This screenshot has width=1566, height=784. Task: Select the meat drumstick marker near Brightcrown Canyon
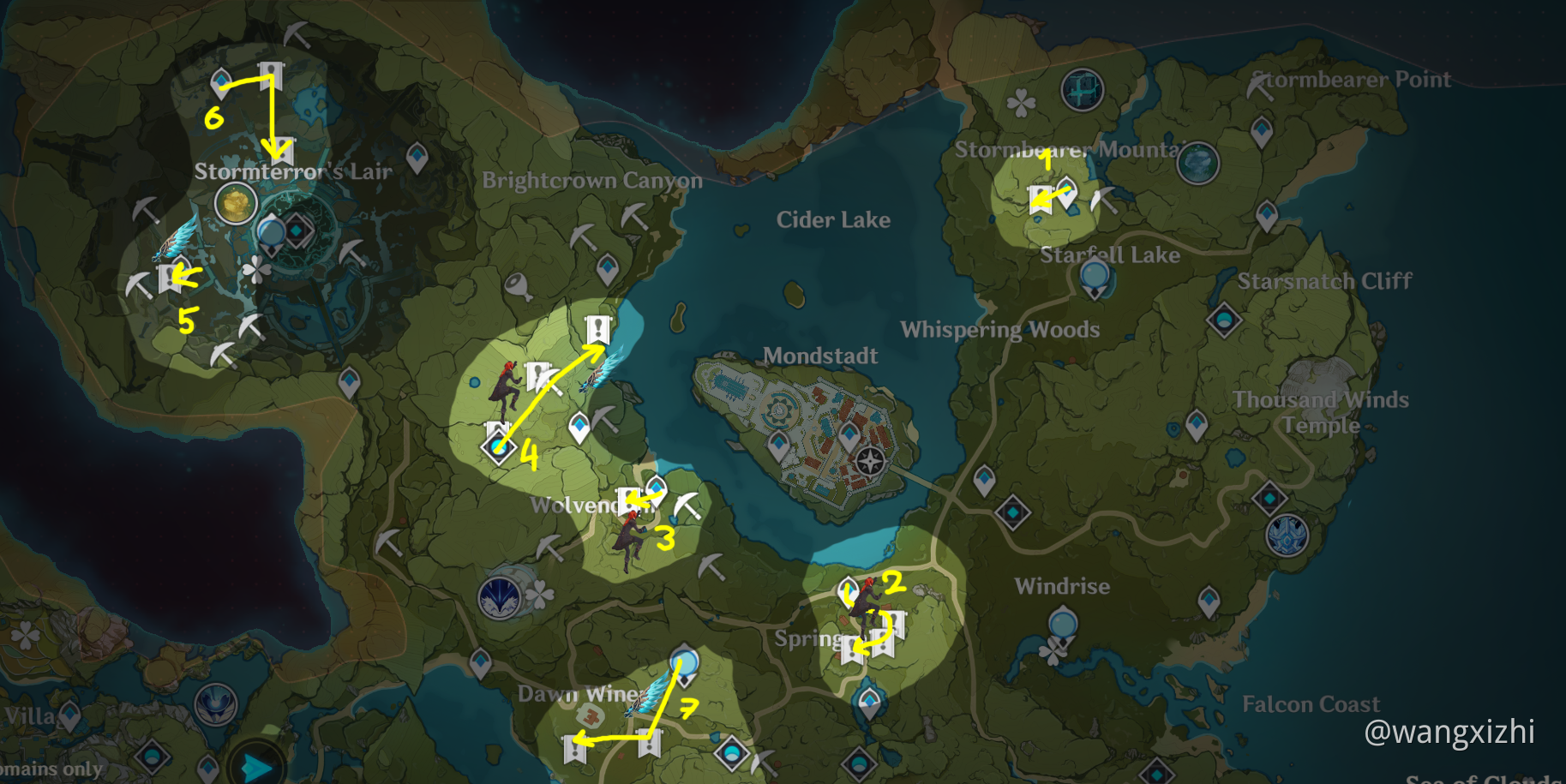pos(519,285)
